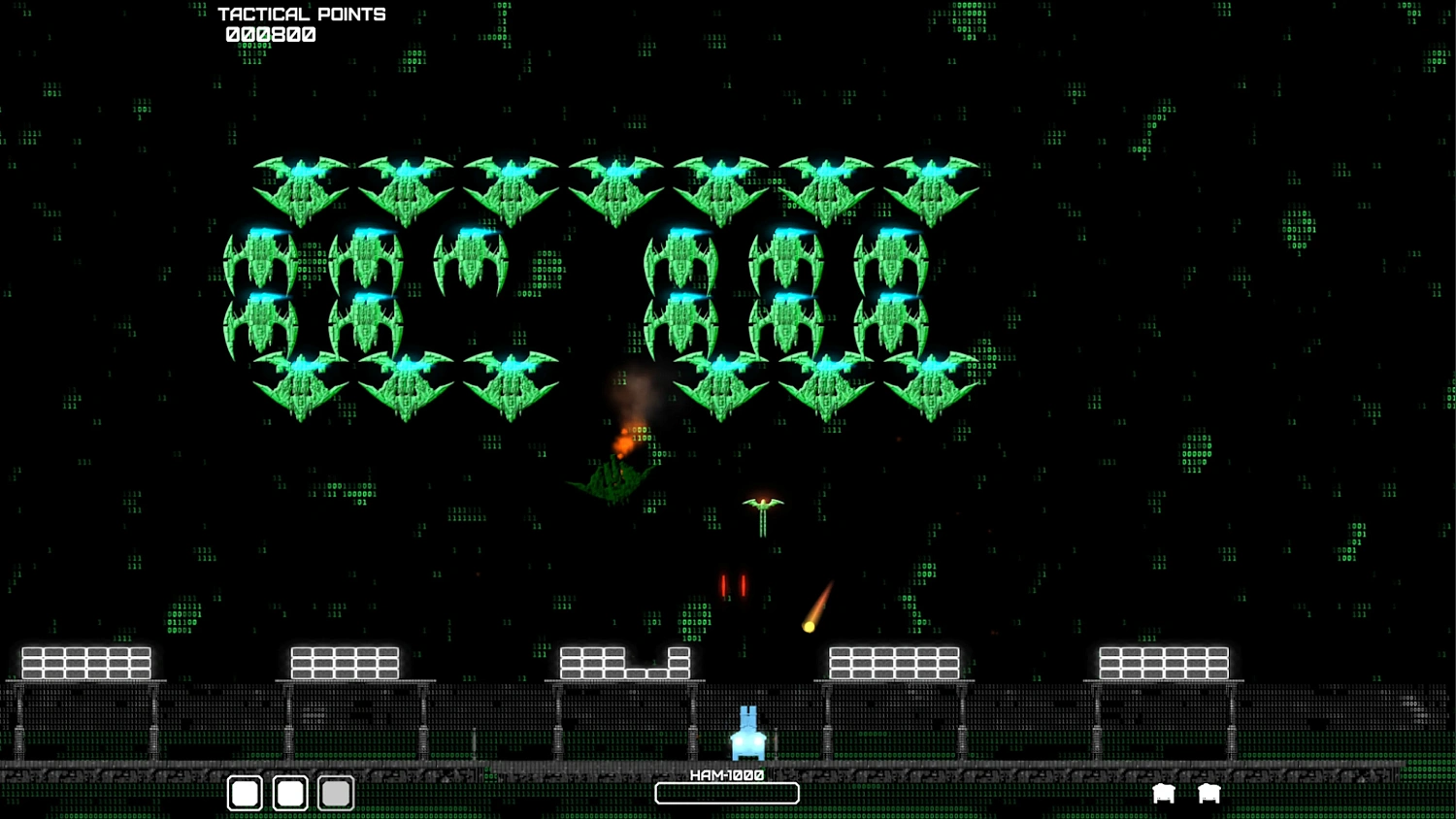Toggle the middle life square indicator
This screenshot has width=1456, height=819.
pyautogui.click(x=289, y=793)
